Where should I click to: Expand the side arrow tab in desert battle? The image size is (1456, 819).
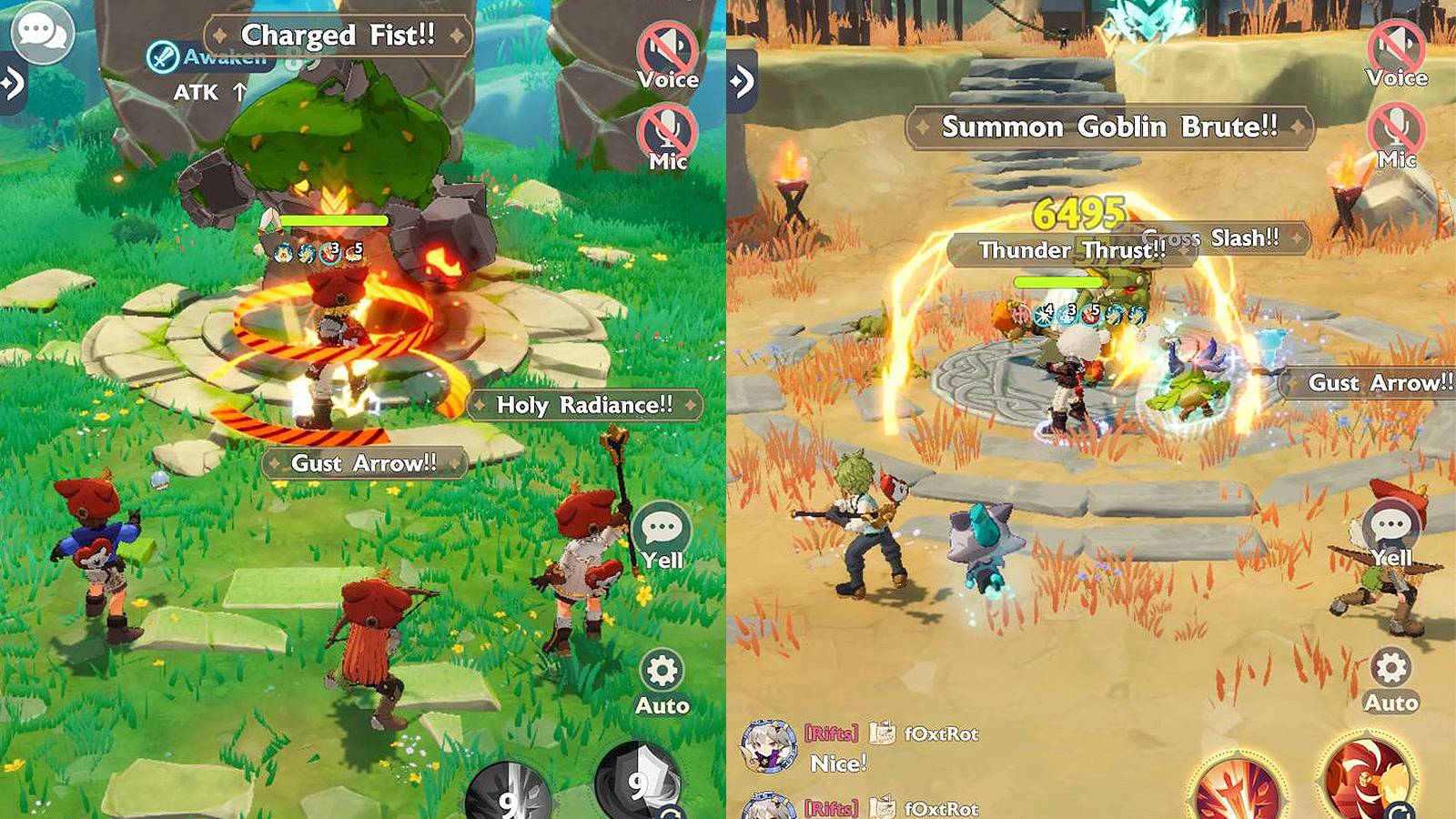click(742, 82)
